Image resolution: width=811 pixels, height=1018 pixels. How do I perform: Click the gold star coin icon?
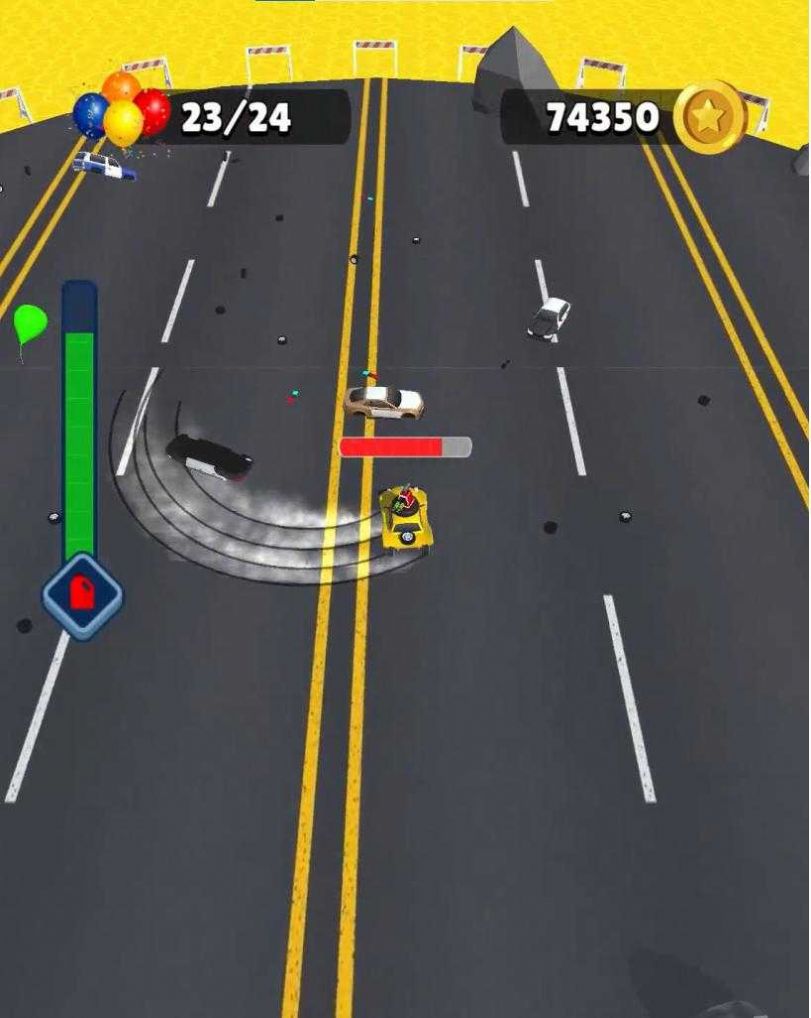point(710,118)
